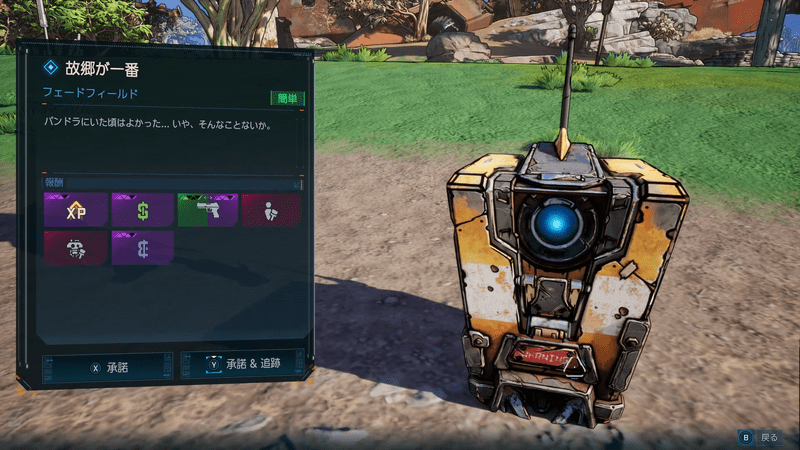The image size is (800, 450).
Task: Select the robot head cosmetic reward tile
Action: click(76, 248)
